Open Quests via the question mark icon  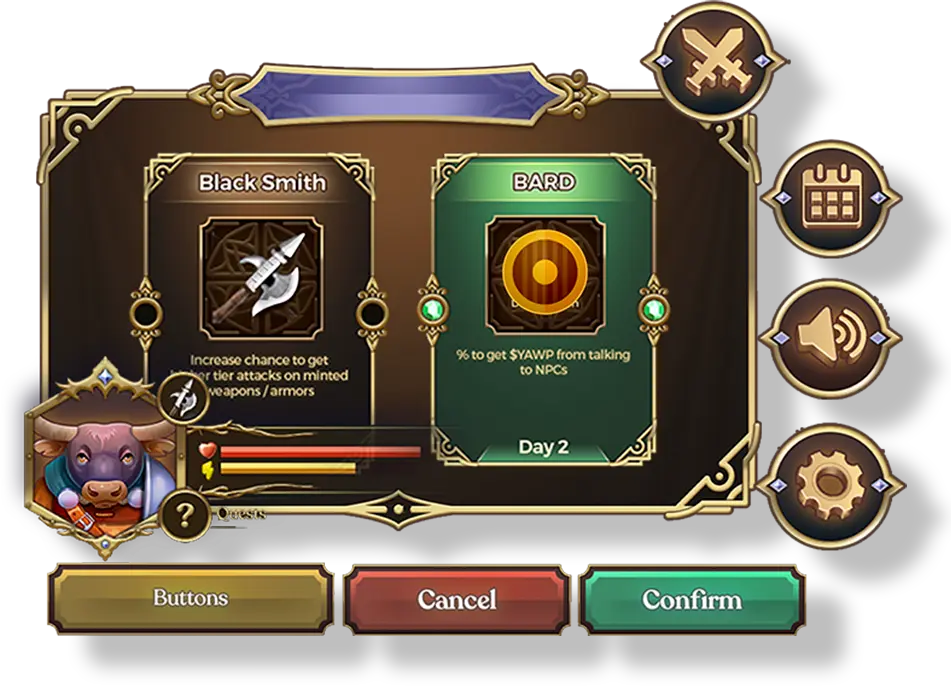[184, 516]
